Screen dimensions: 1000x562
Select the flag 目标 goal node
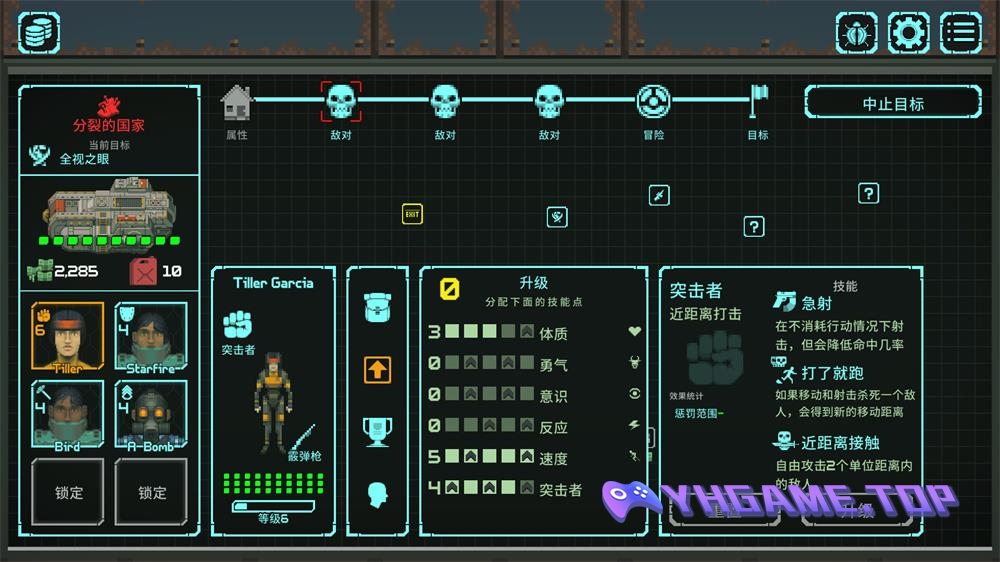point(758,101)
